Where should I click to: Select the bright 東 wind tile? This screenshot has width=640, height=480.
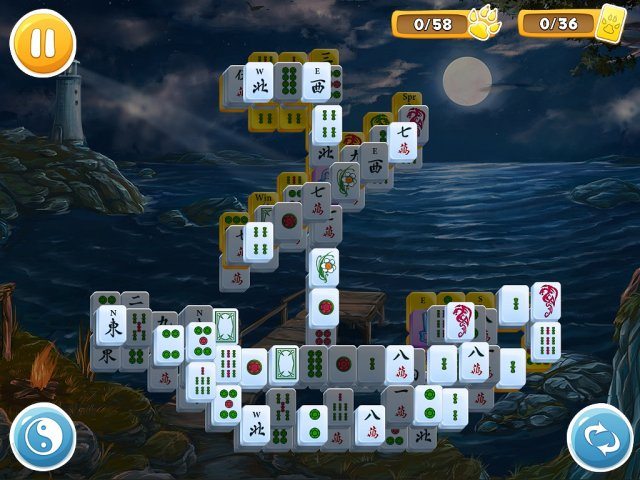click(110, 325)
